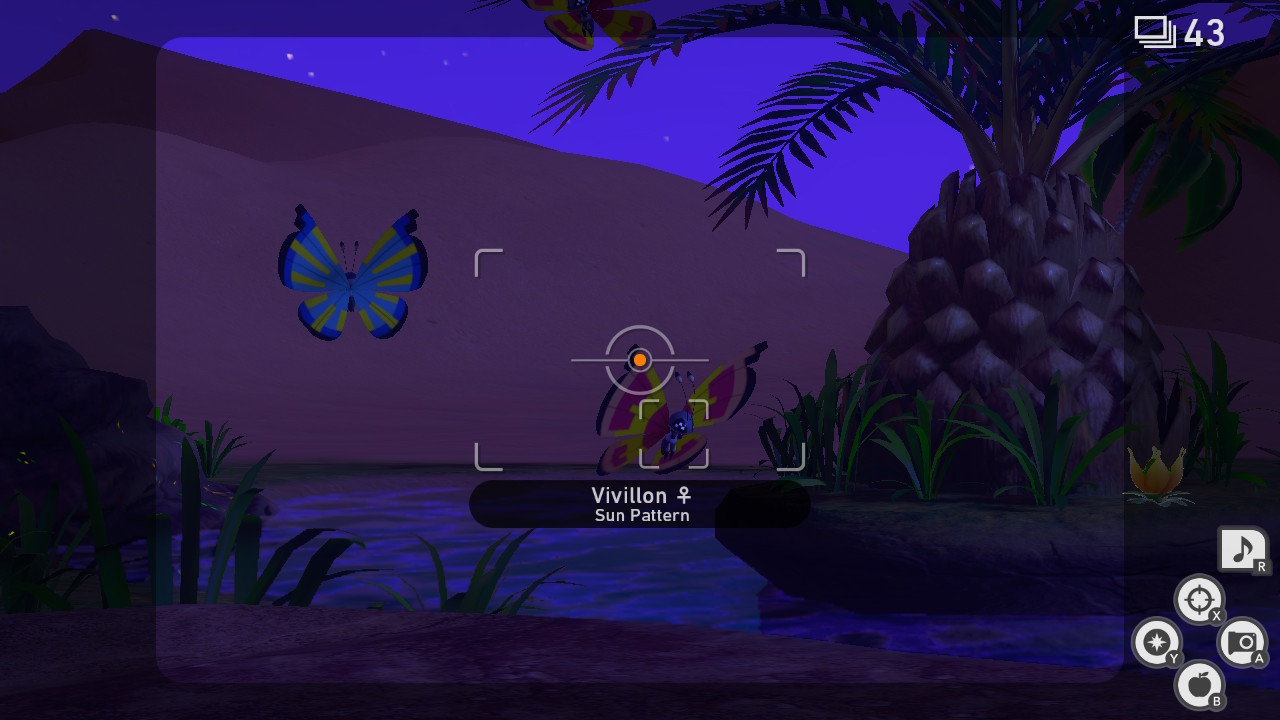Viewport: 1280px width, 720px height.
Task: Activate the crosshair scan icon
Action: click(x=1199, y=599)
